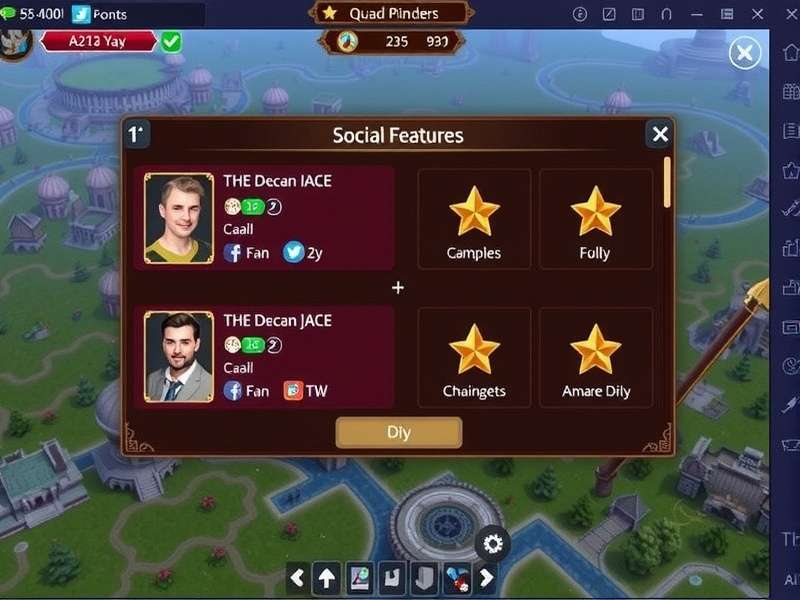Image resolution: width=800 pixels, height=600 pixels.
Task: Open the Chaingets star tile
Action: (x=474, y=357)
